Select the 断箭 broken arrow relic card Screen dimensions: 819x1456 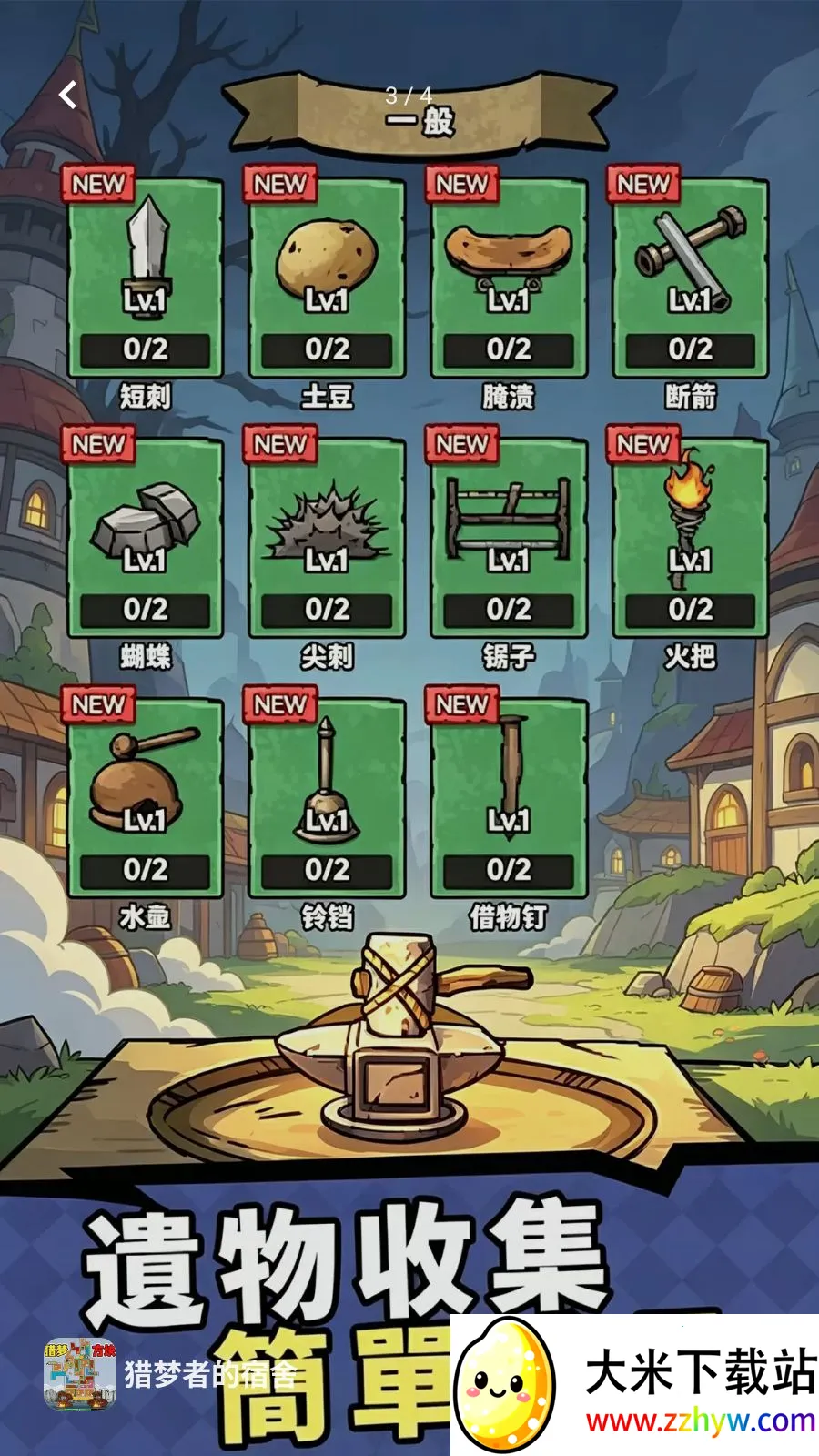pyautogui.click(x=690, y=278)
